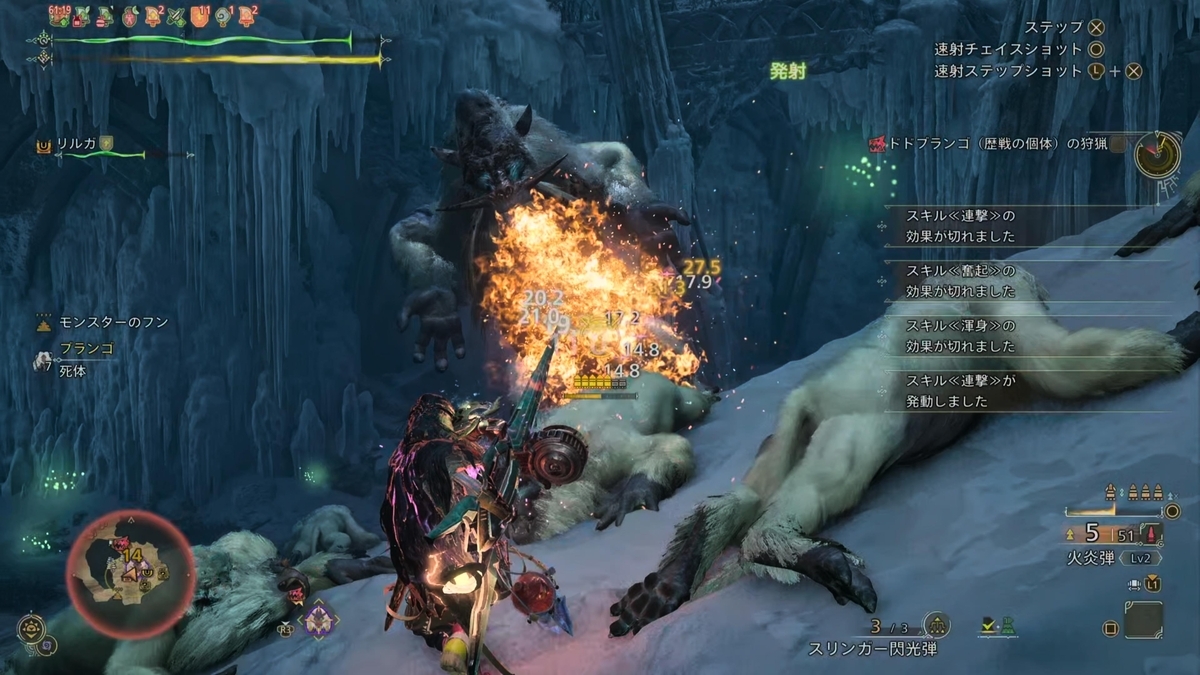Select the flaming ammo type icon
This screenshot has width=1200, height=675.
pos(1153,535)
